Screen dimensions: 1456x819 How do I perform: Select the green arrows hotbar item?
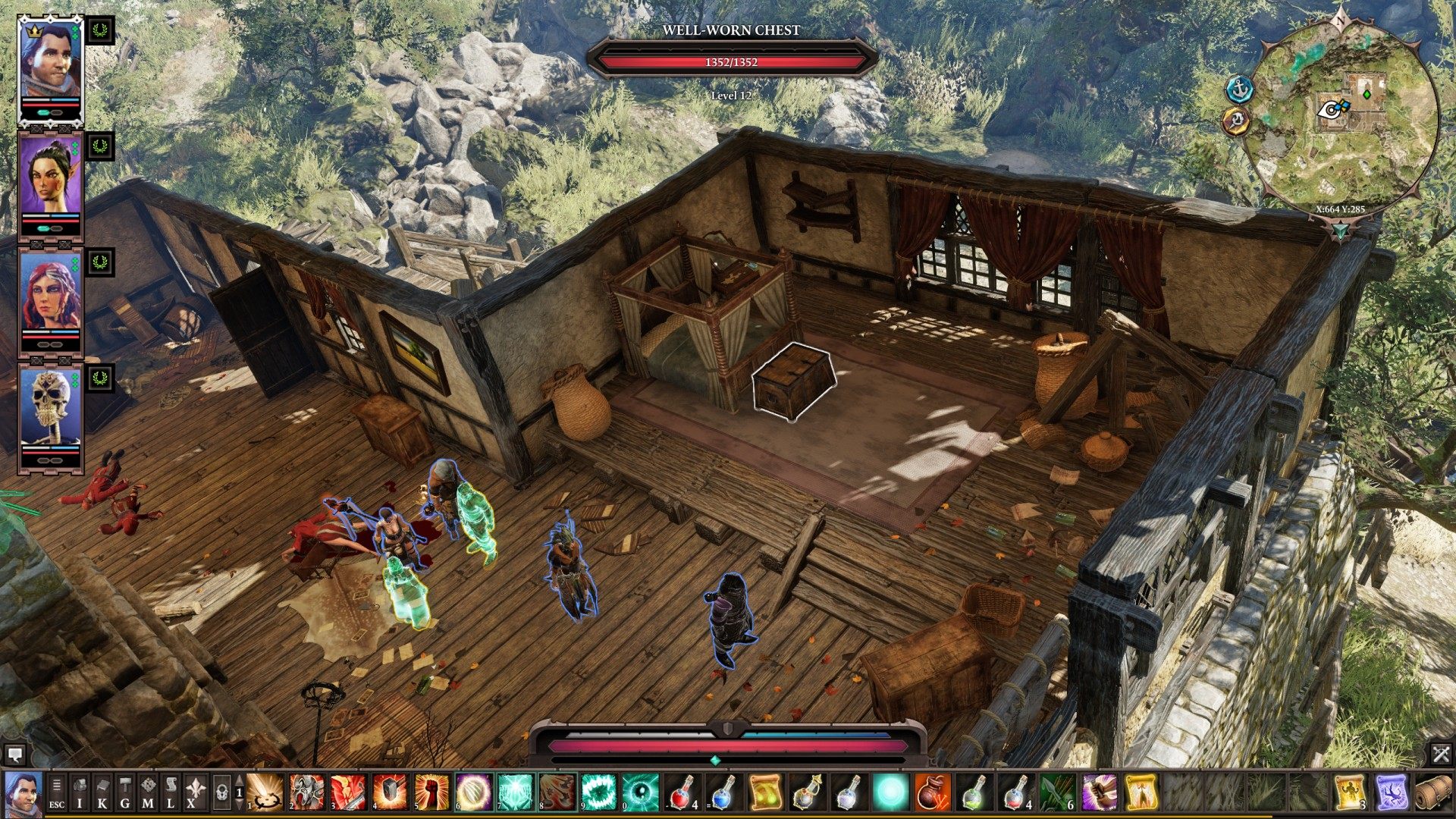[1056, 792]
